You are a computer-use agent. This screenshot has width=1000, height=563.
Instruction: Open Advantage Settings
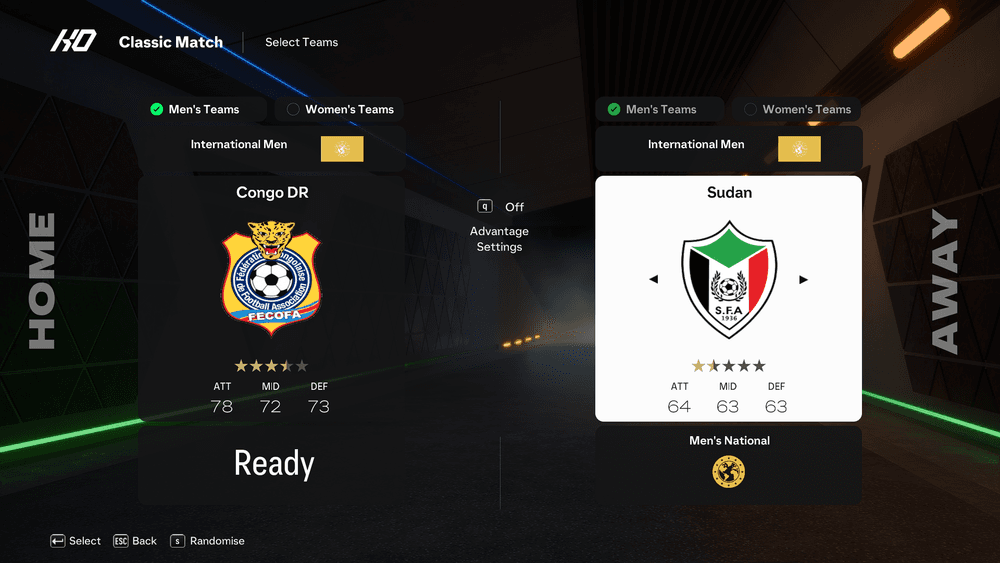pos(499,238)
